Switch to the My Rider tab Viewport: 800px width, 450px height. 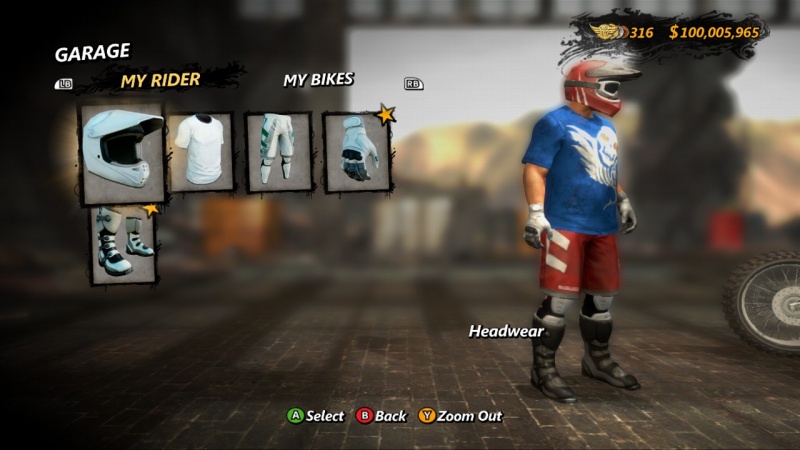pyautogui.click(x=161, y=80)
